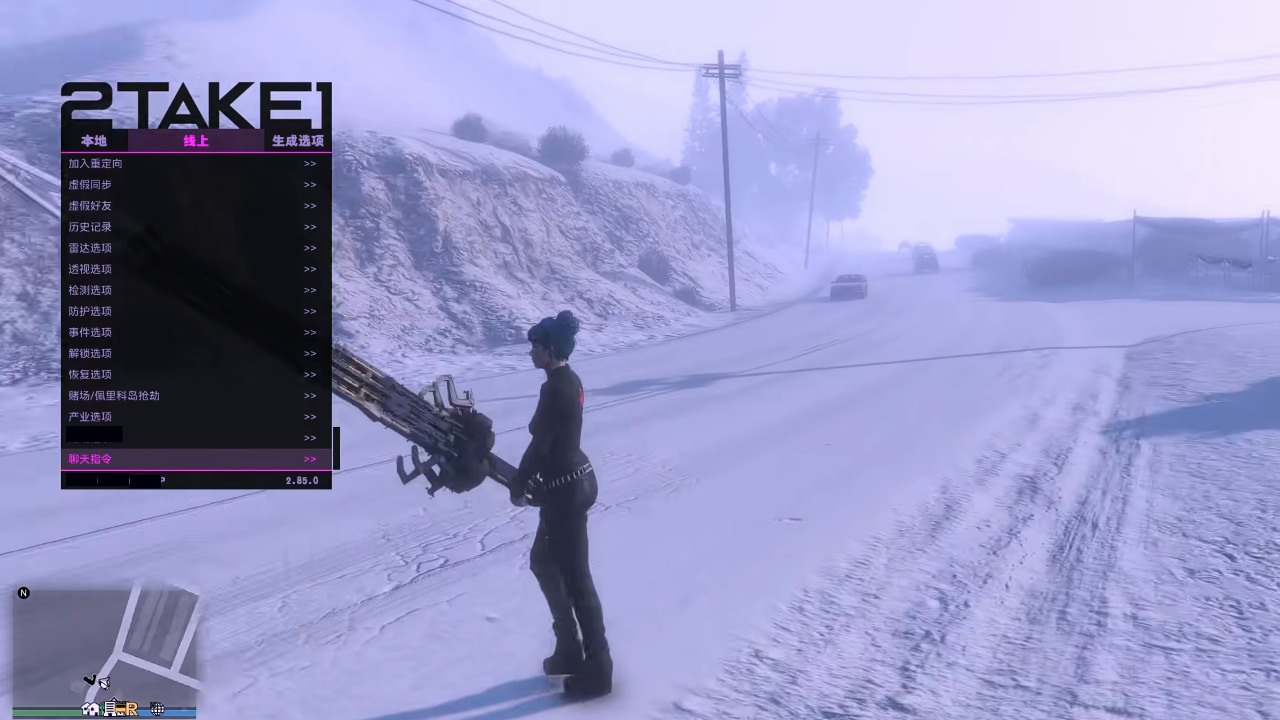Screen dimensions: 1280x720
Task: Click the white house icon on the minimap
Action: pyautogui.click(x=90, y=709)
